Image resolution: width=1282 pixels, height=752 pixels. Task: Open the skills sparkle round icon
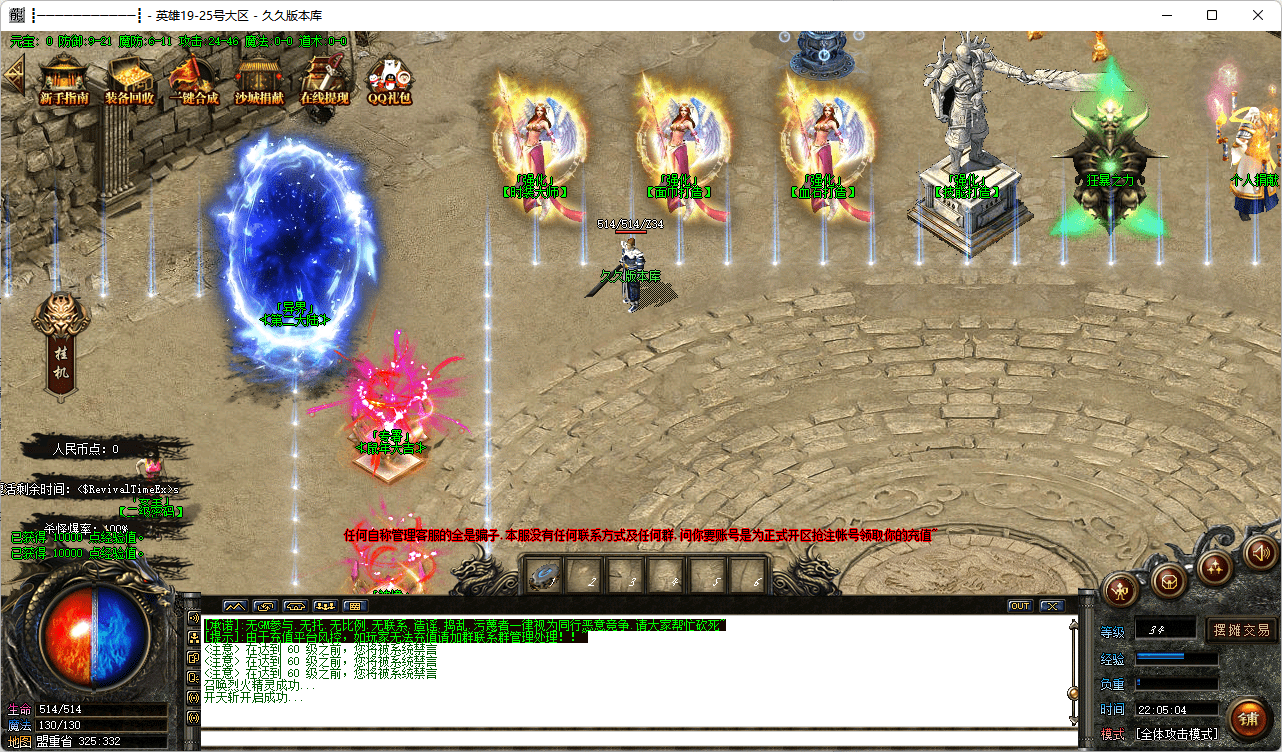1216,568
